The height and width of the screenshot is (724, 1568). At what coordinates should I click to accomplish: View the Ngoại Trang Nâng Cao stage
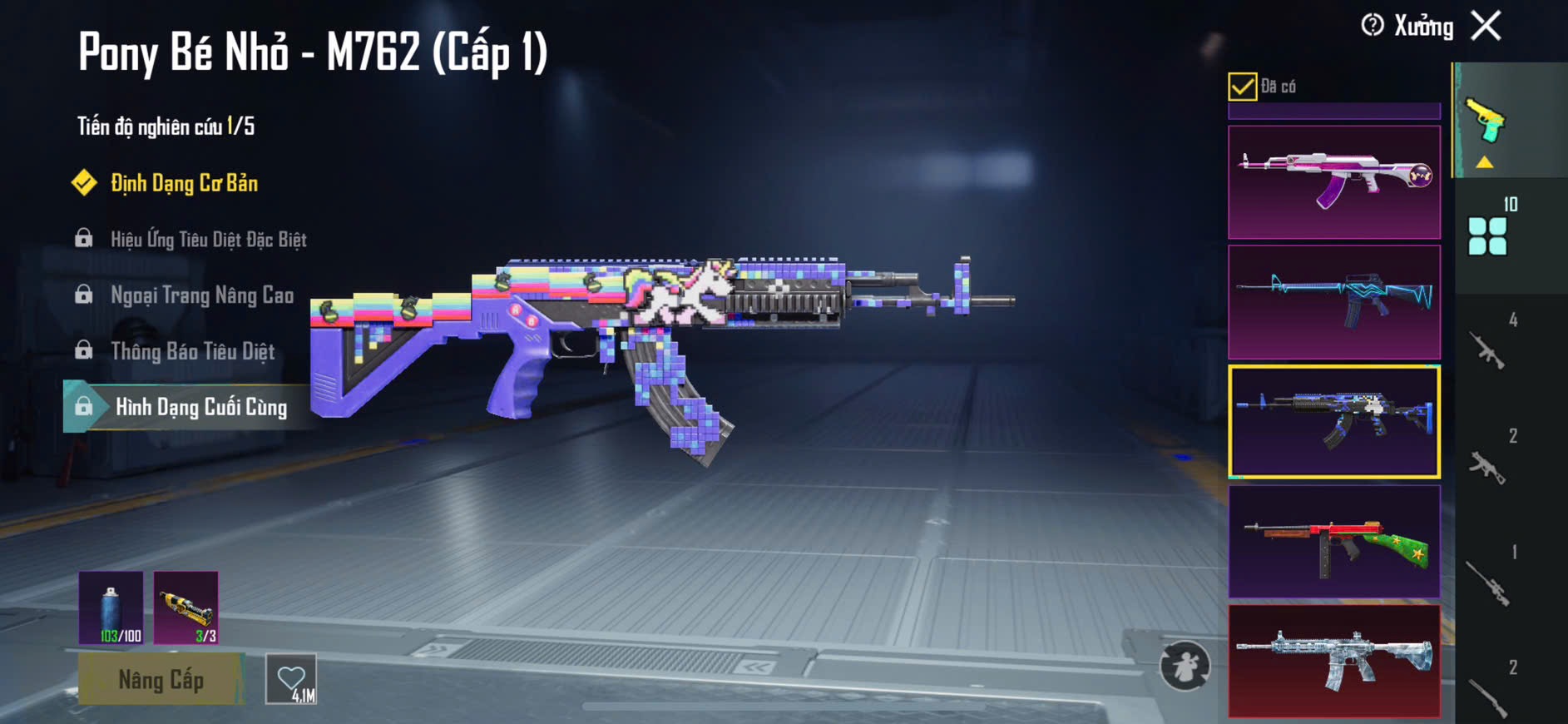201,295
